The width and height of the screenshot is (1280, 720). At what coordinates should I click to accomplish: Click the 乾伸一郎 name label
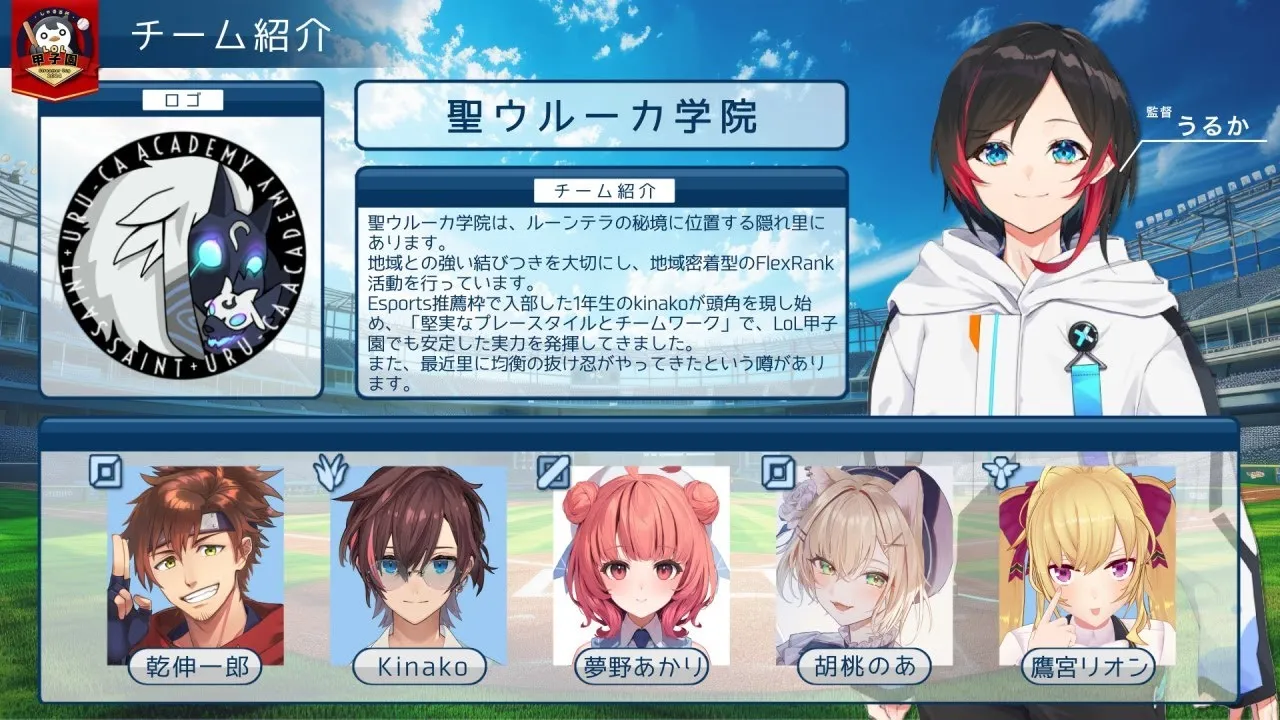(196, 666)
